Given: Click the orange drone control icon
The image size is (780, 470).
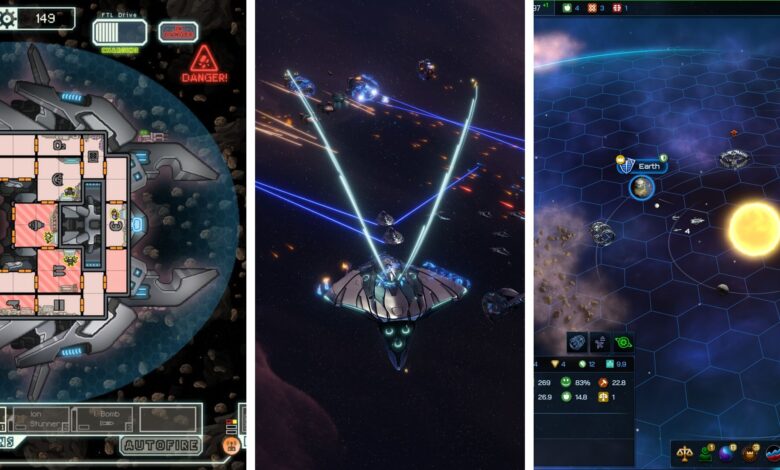Looking at the screenshot, I should click(231, 445).
